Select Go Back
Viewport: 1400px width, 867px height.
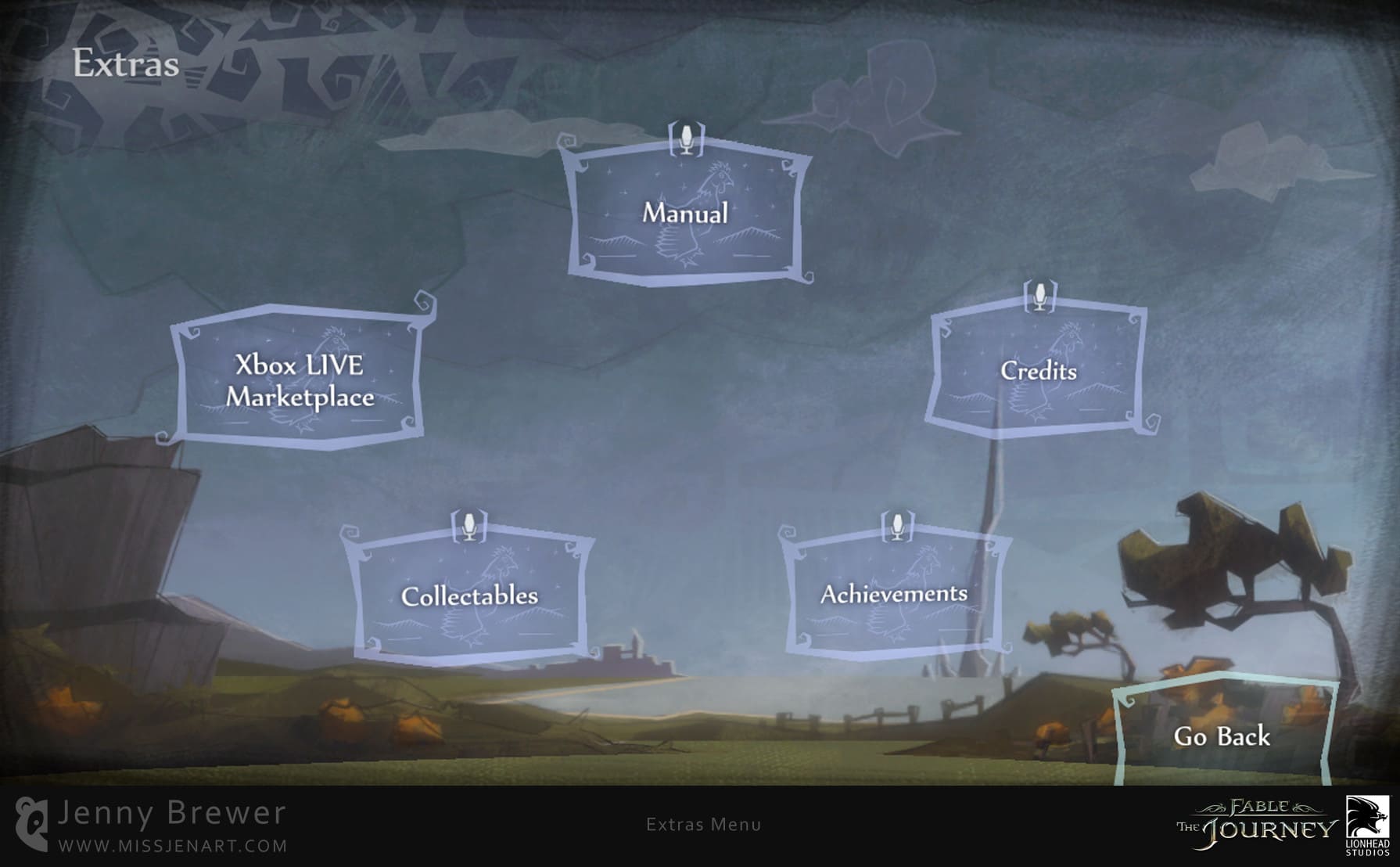pos(1222,736)
